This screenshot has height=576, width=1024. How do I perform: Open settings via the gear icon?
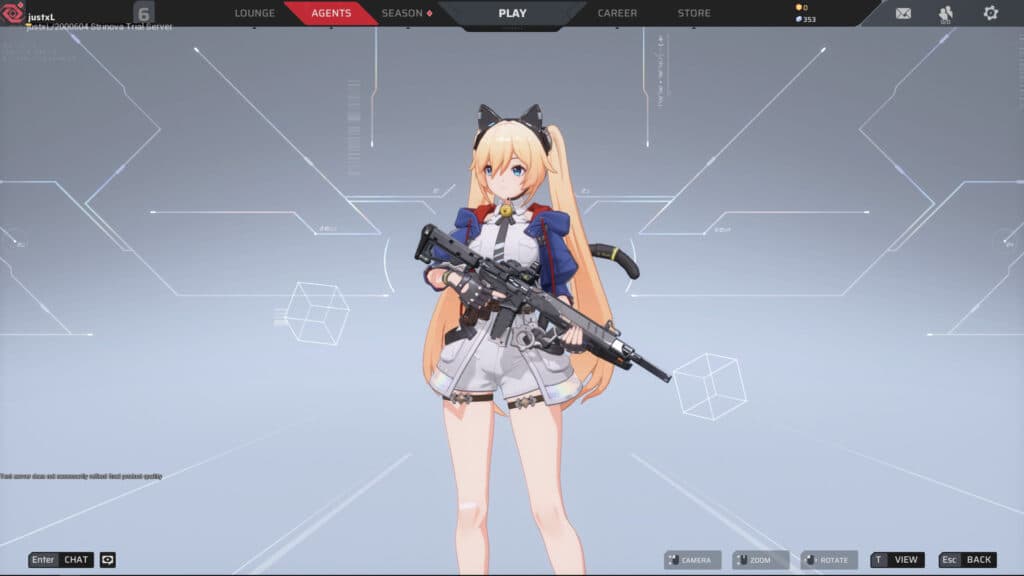(x=990, y=13)
